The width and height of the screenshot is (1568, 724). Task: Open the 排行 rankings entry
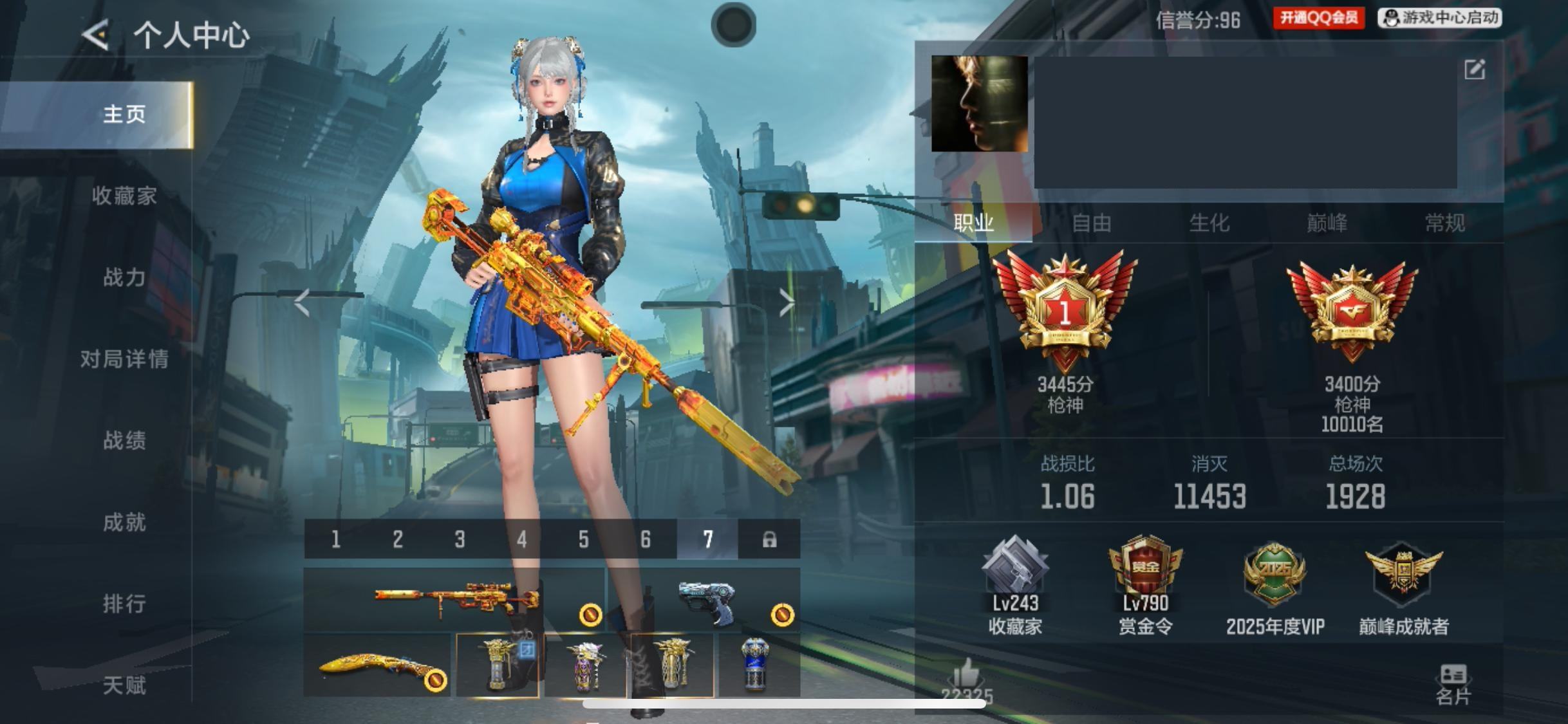(x=124, y=603)
